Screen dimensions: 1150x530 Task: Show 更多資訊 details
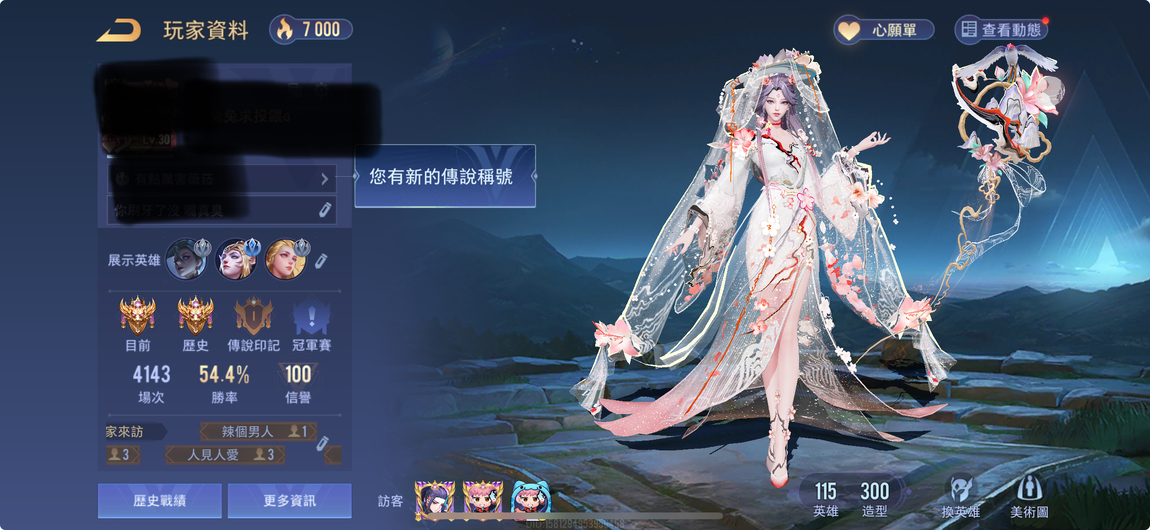tap(289, 500)
